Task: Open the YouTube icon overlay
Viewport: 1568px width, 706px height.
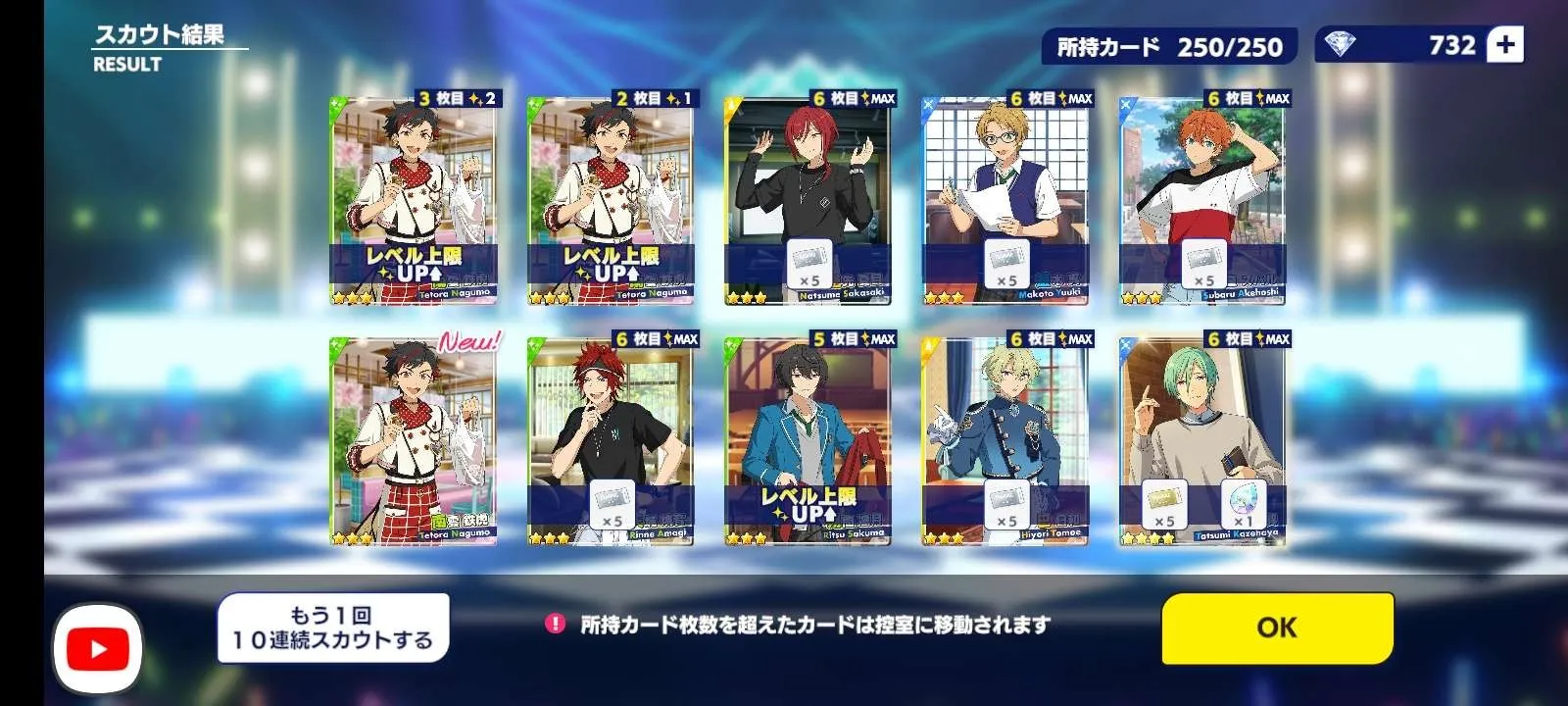Action: 97,648
